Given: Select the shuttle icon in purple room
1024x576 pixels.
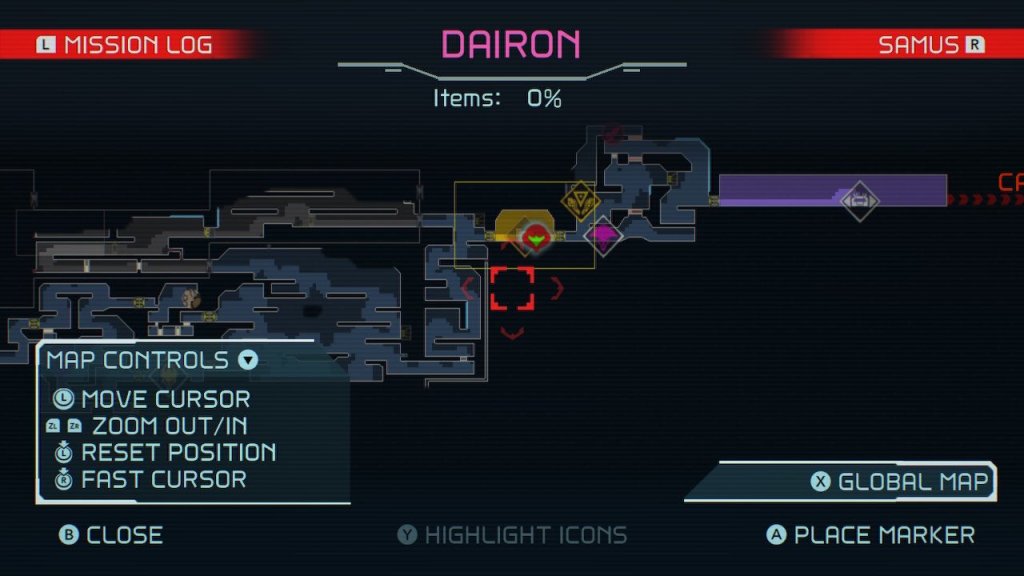Looking at the screenshot, I should click(x=858, y=200).
